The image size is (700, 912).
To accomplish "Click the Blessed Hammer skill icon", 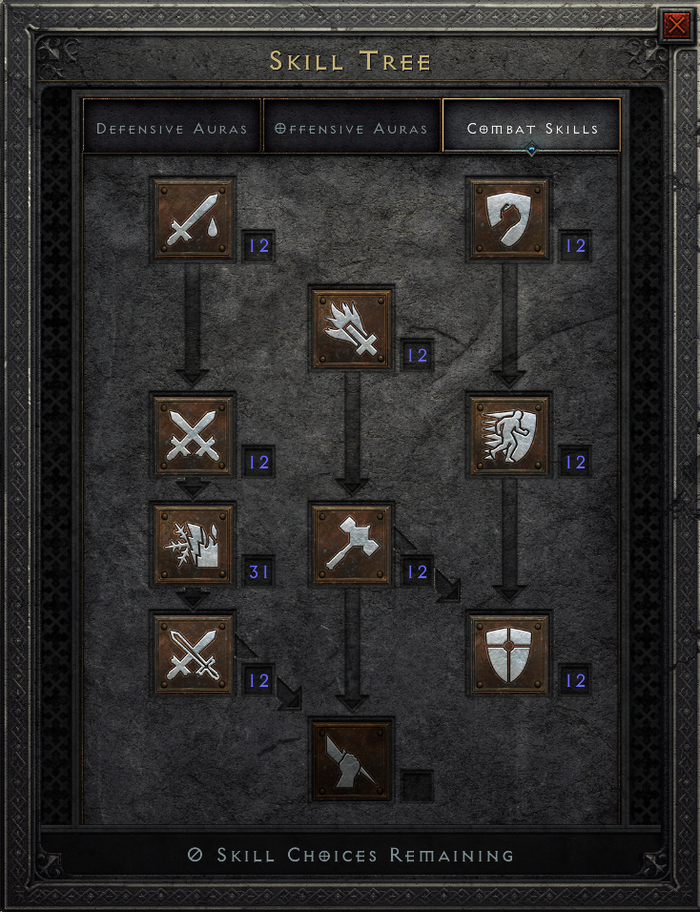I will [351, 543].
